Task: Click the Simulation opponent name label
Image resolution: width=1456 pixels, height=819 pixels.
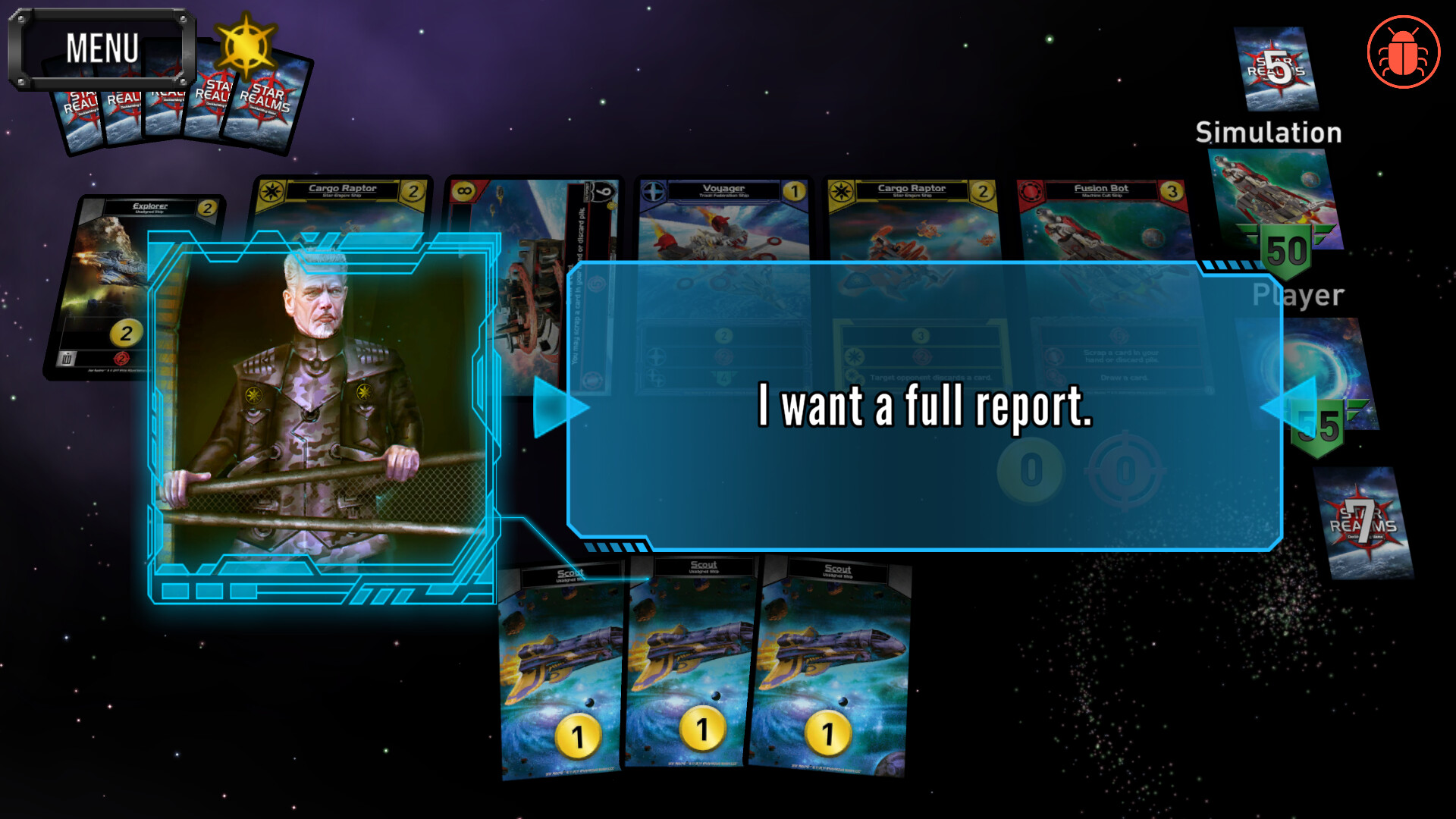Action: point(1269,133)
